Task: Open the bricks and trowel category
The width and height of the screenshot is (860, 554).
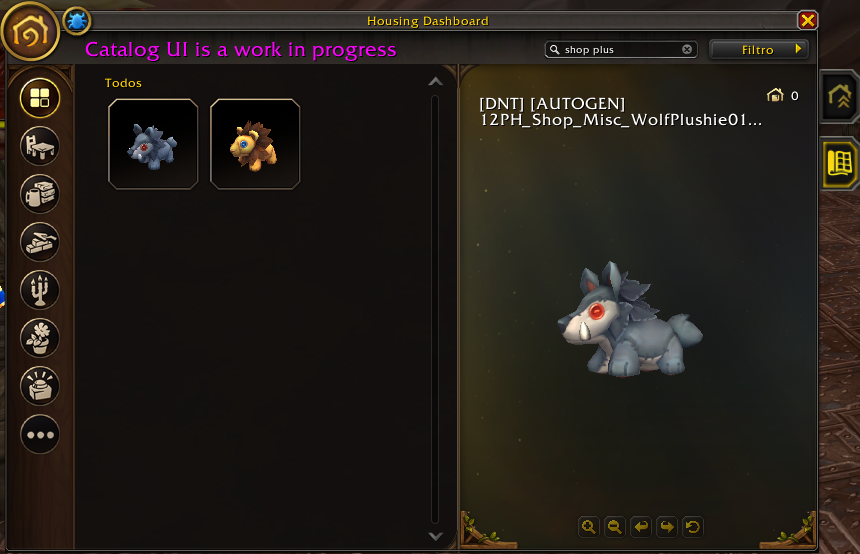Action: tap(40, 241)
